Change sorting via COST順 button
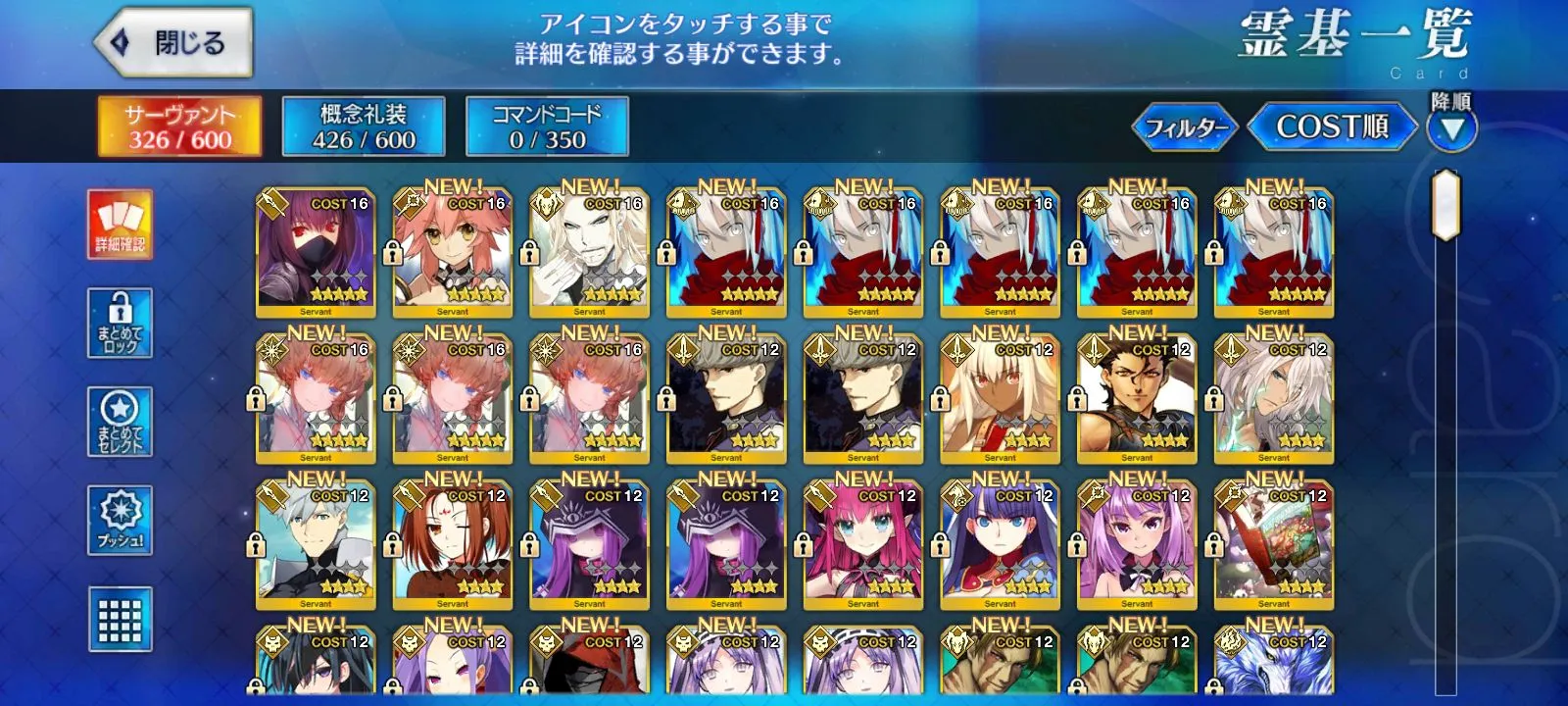The width and height of the screenshot is (1568, 706). coord(1332,127)
